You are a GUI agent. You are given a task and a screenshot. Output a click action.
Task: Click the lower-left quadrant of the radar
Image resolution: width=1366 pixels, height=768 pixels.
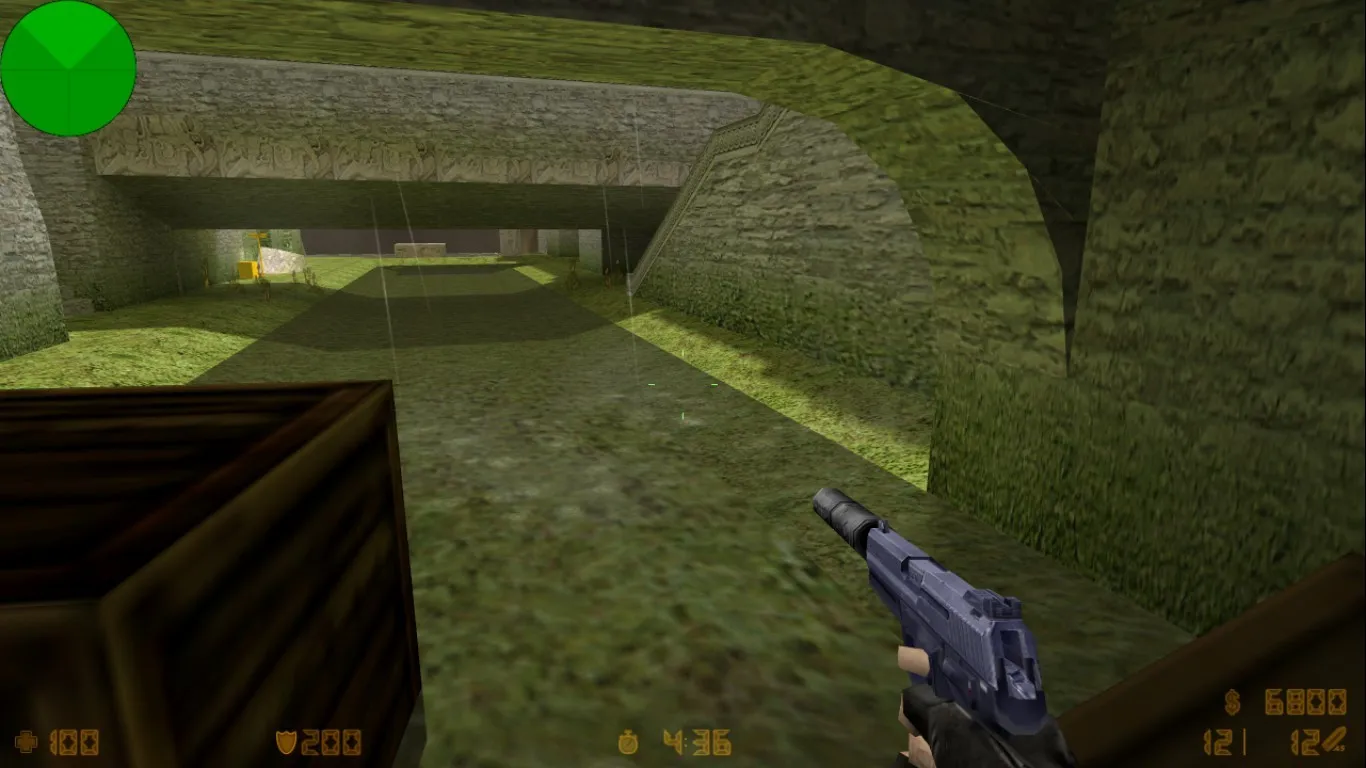pos(40,95)
